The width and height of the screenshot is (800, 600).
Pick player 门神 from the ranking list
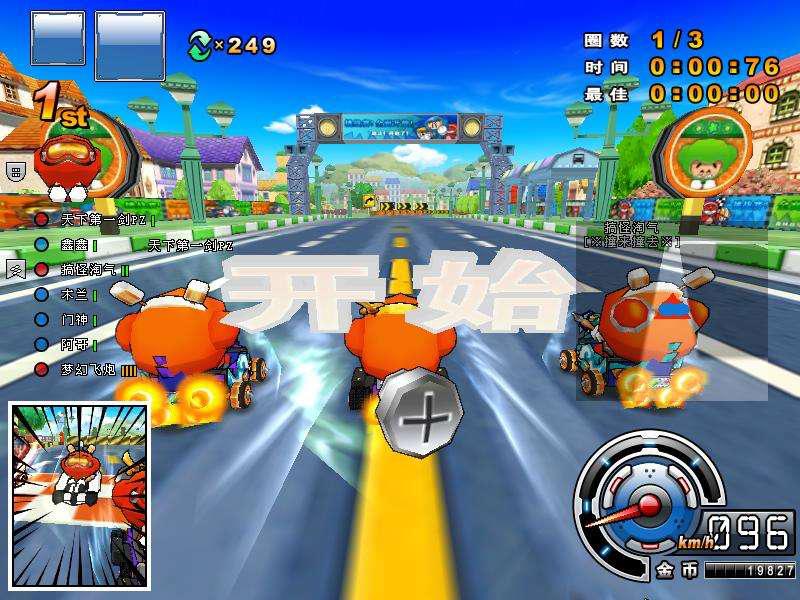(75, 319)
